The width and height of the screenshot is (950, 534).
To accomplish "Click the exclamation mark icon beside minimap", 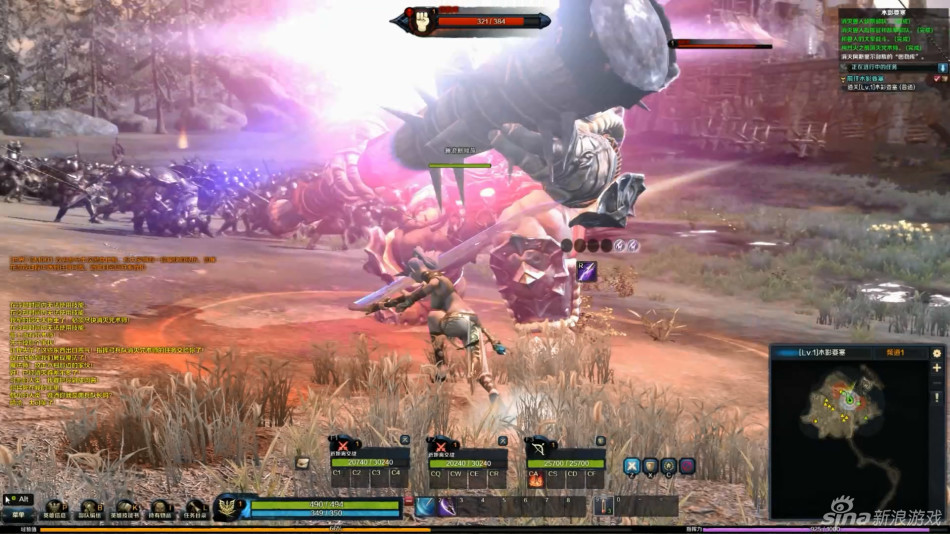I will coord(937,397).
